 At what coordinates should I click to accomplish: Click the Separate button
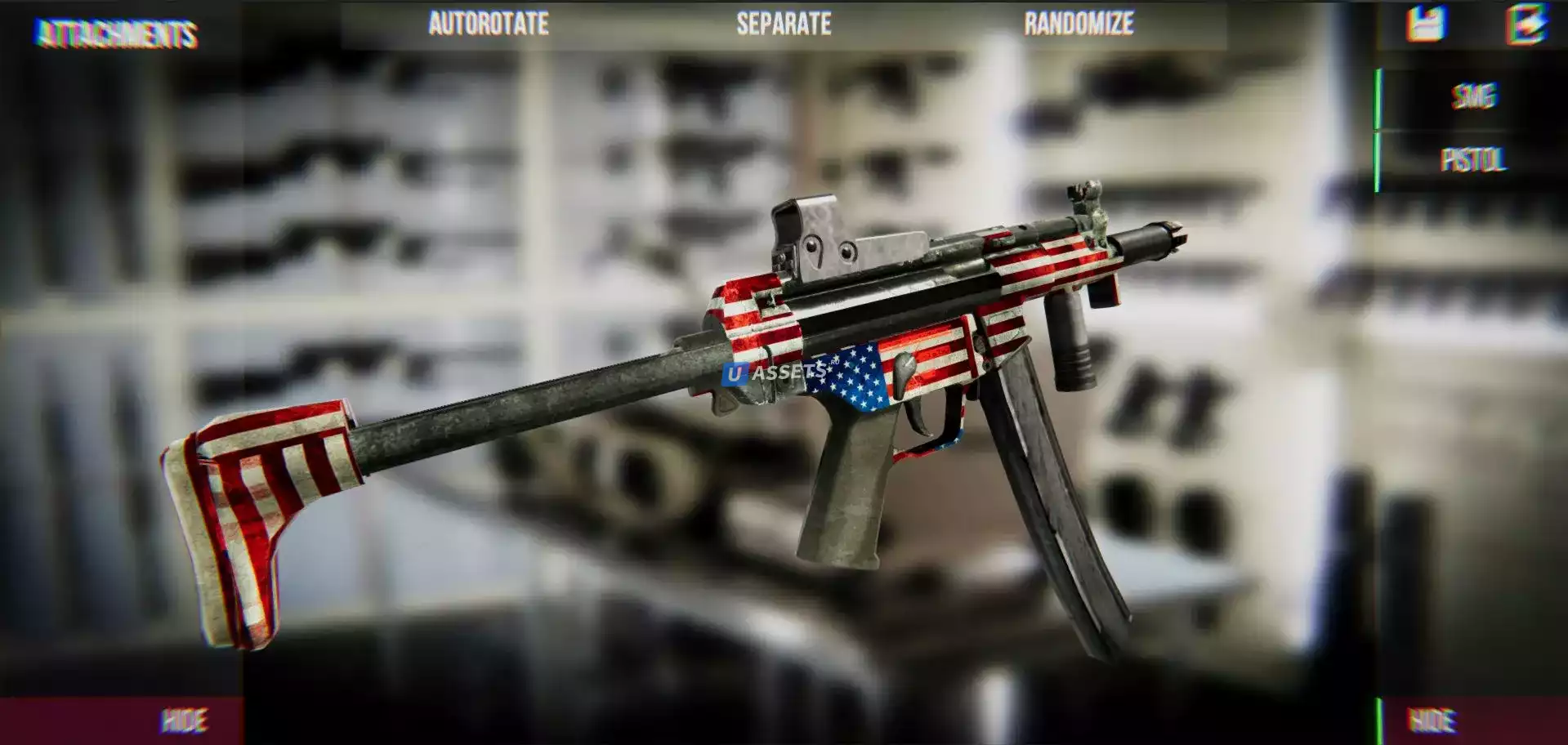click(784, 24)
